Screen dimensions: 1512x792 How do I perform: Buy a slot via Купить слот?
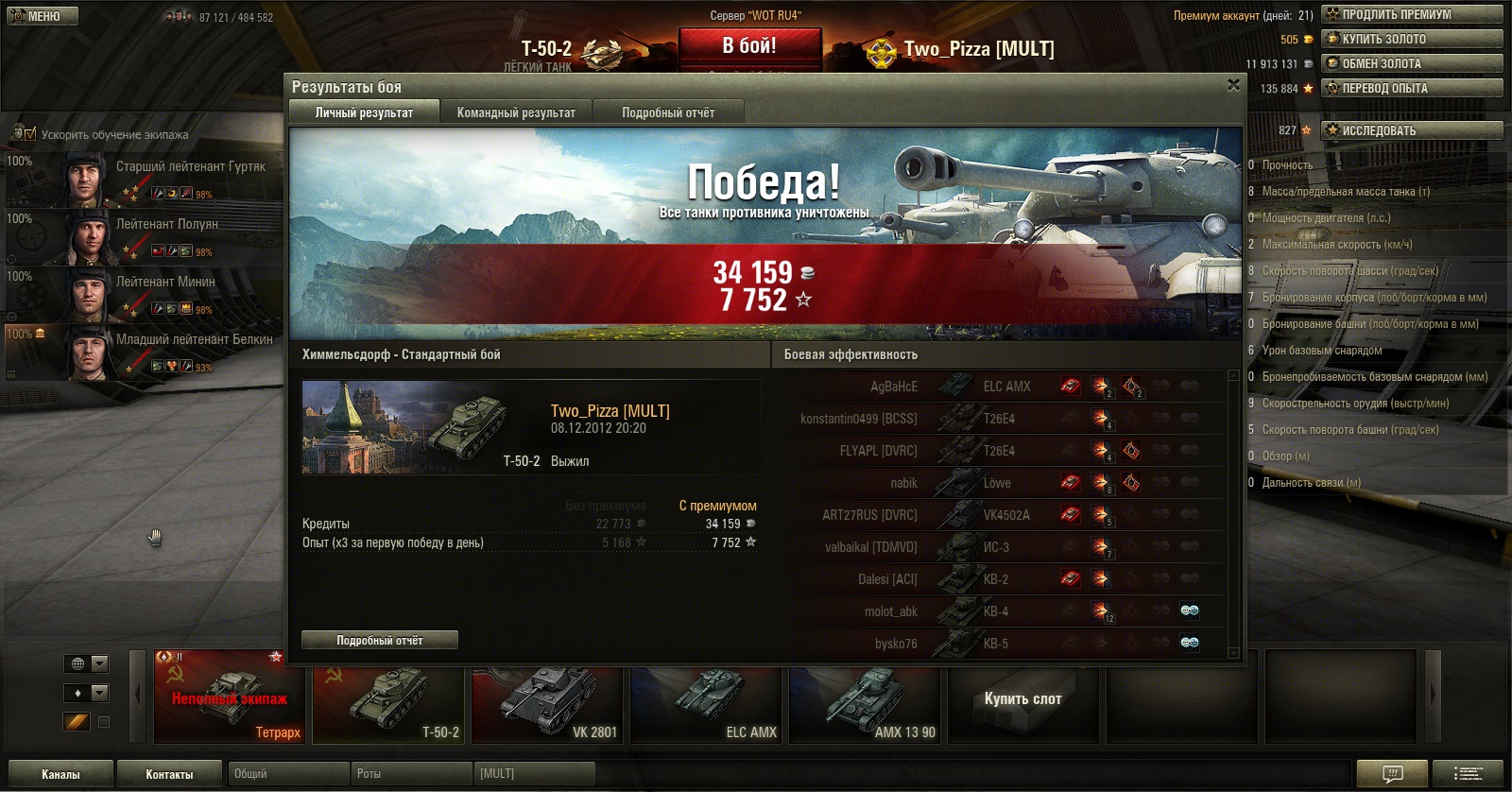coord(1022,699)
